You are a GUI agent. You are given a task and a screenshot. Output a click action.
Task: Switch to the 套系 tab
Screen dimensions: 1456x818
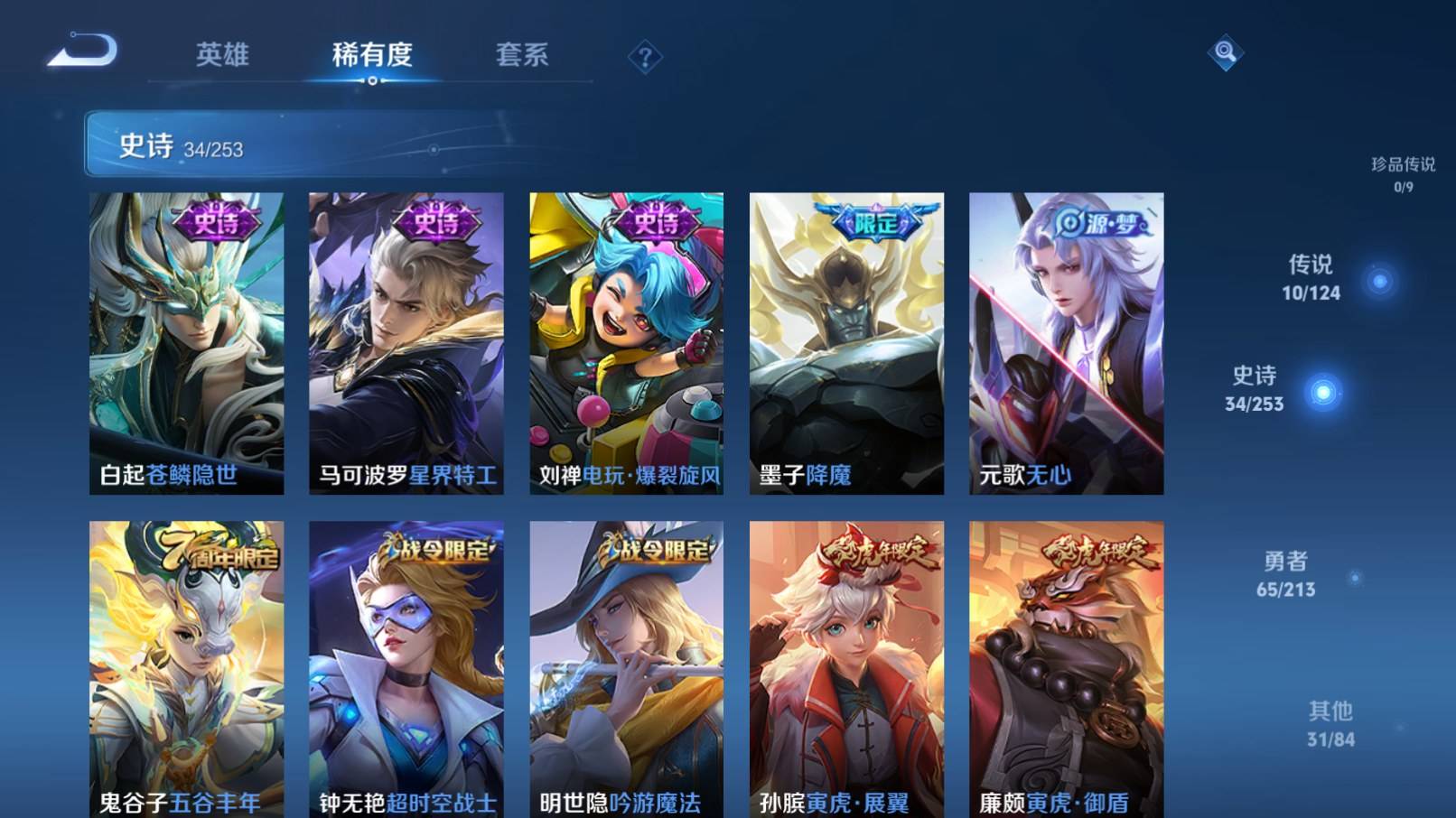(522, 56)
